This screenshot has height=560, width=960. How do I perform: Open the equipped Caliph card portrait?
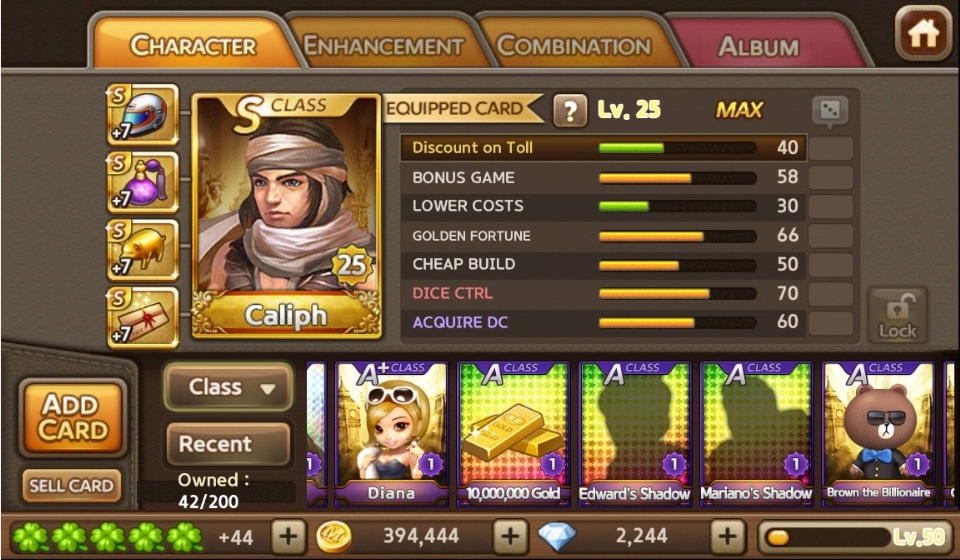(x=286, y=215)
